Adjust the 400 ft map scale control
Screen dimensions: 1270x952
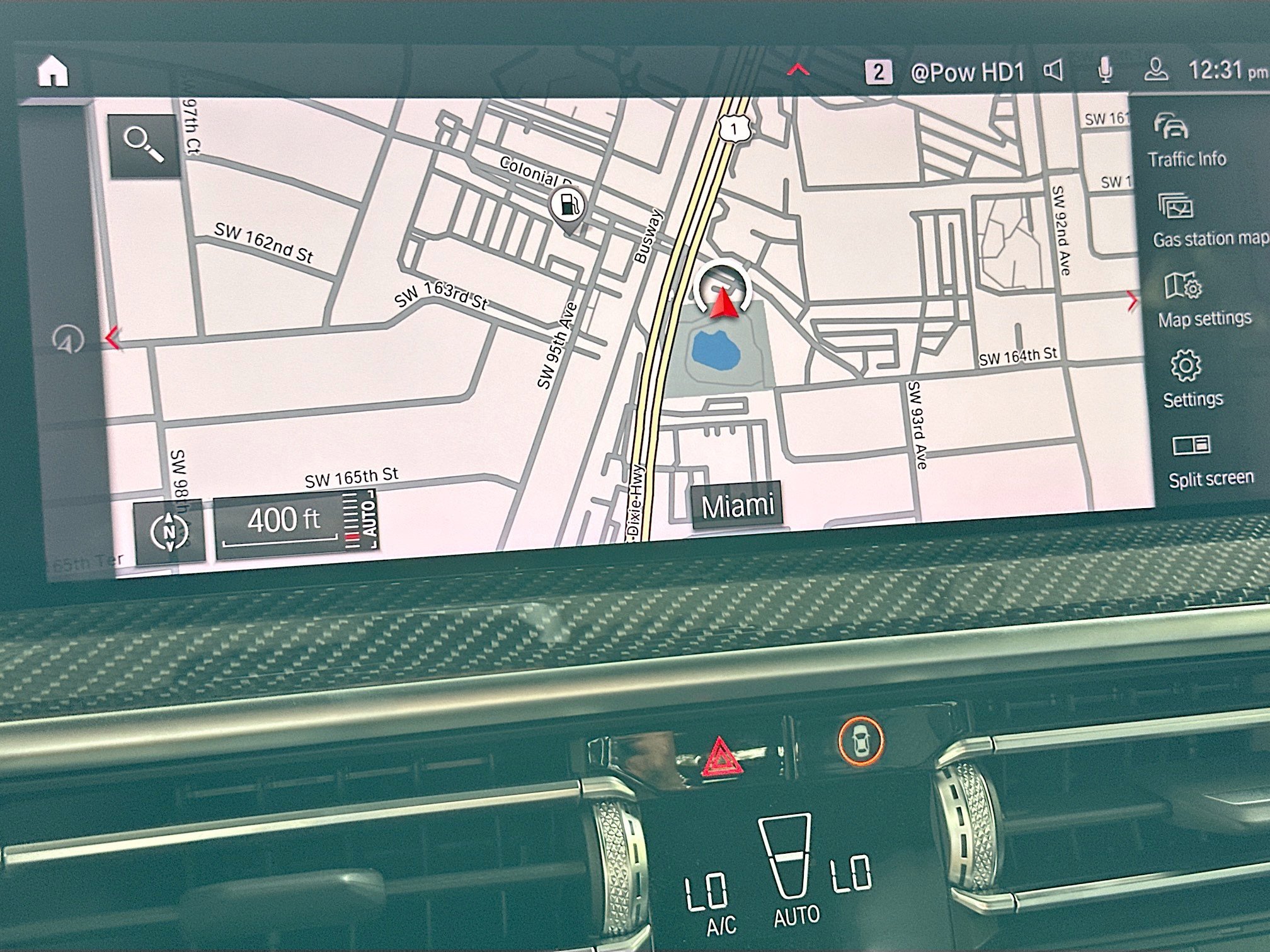pyautogui.click(x=295, y=524)
